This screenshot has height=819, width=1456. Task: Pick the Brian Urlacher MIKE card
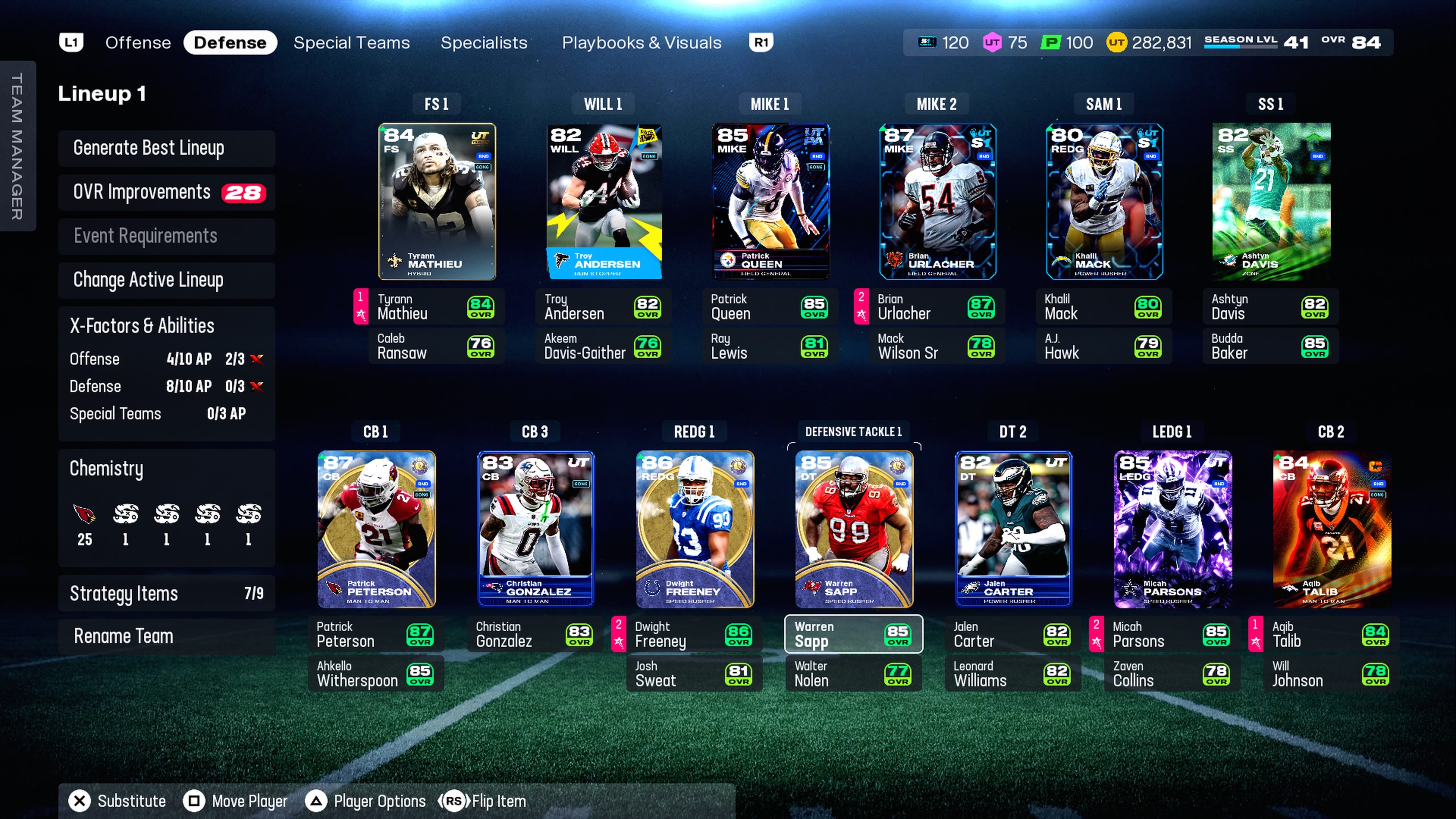pos(937,201)
